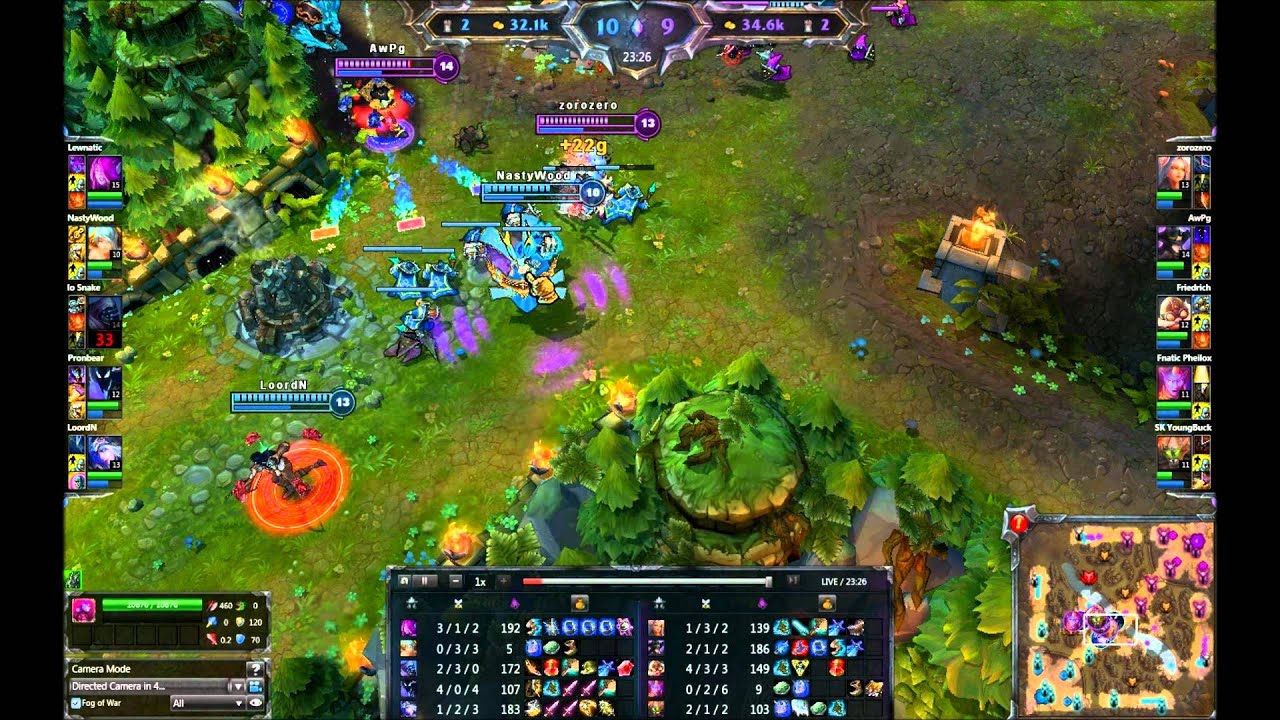Increase playback speed with the plus button
Image resolution: width=1280 pixels, height=720 pixels.
coord(503,582)
